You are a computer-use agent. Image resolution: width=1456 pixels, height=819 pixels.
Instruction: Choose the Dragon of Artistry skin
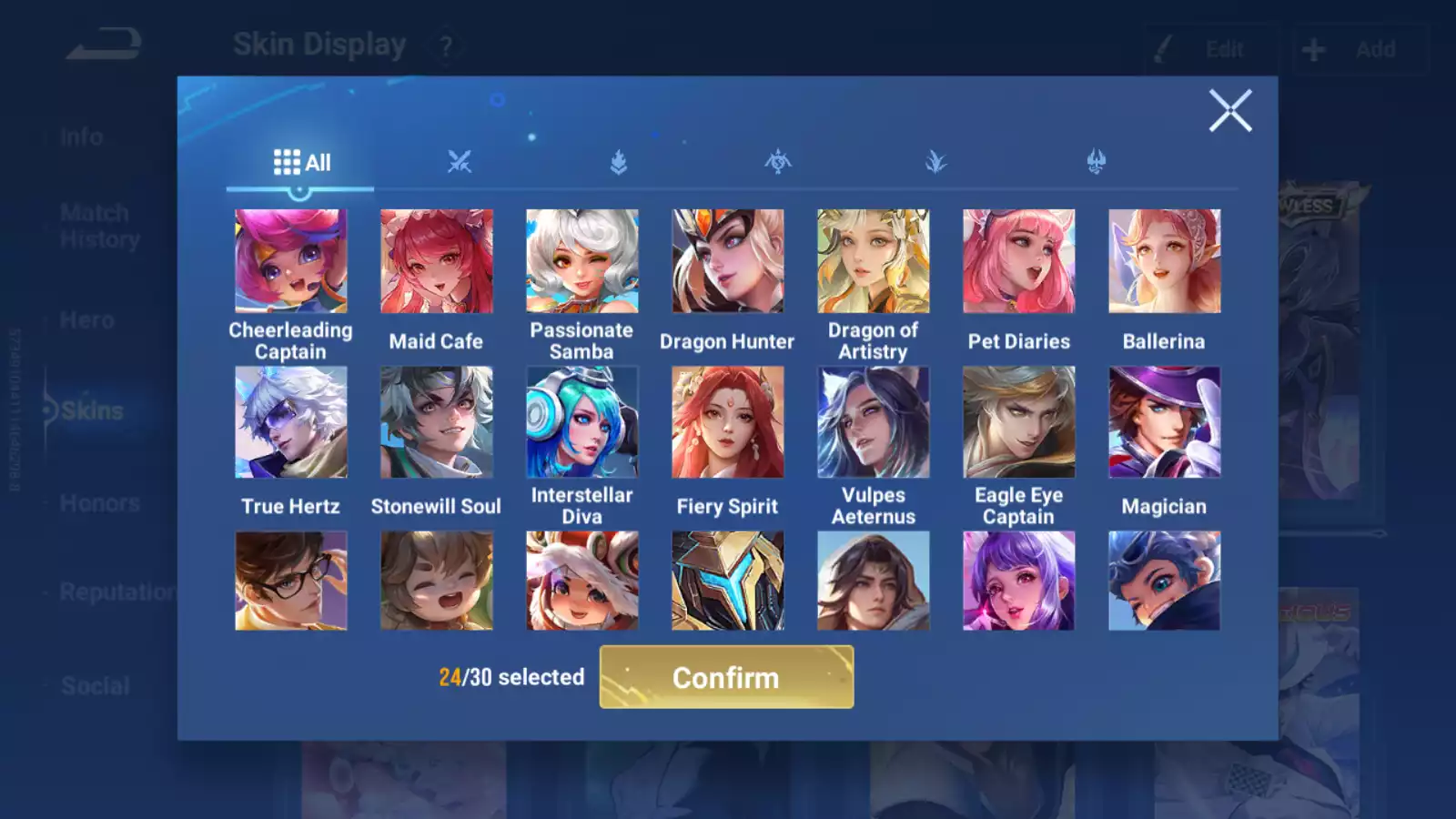(873, 261)
